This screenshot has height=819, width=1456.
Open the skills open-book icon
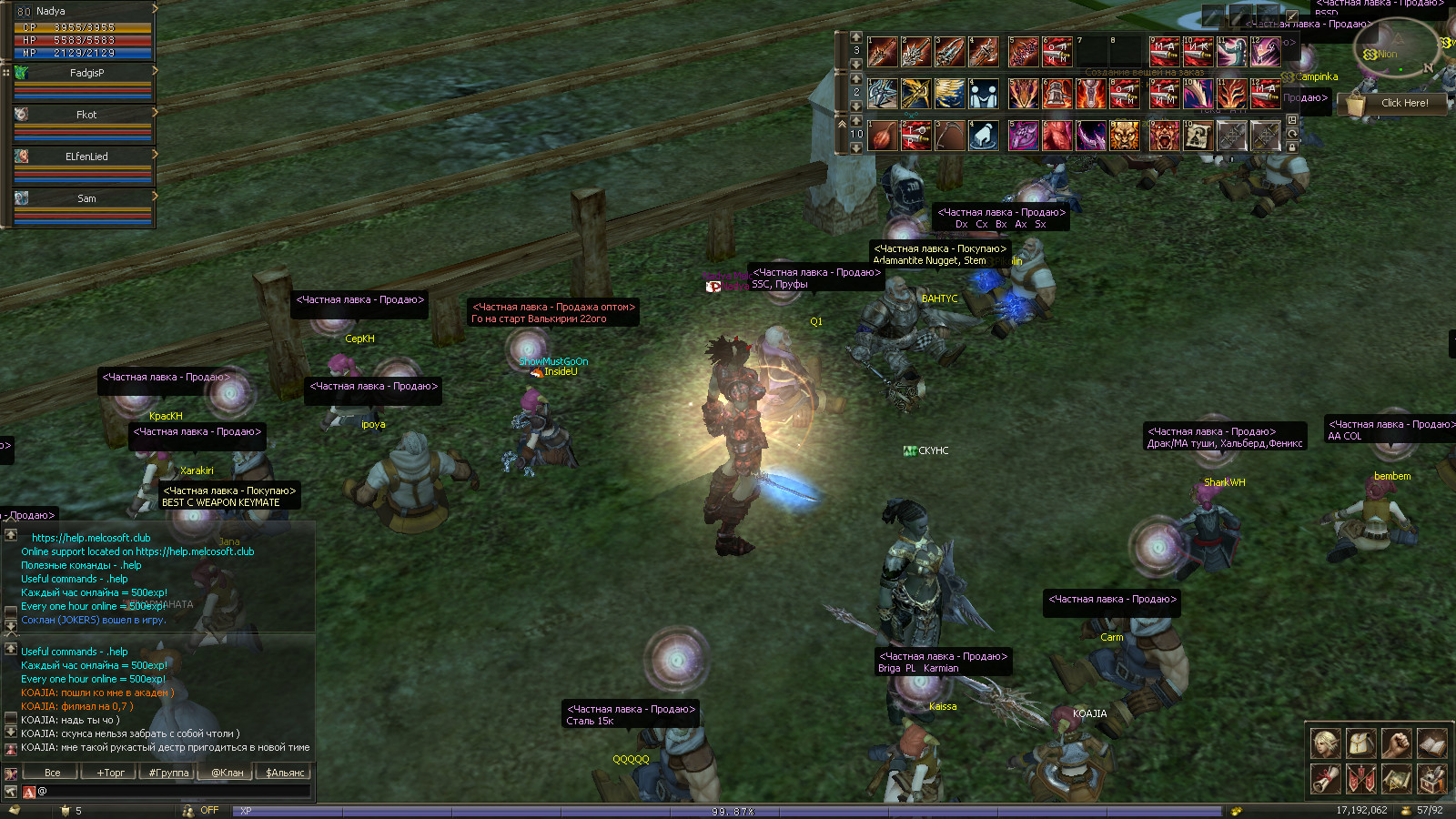[x=1431, y=743]
